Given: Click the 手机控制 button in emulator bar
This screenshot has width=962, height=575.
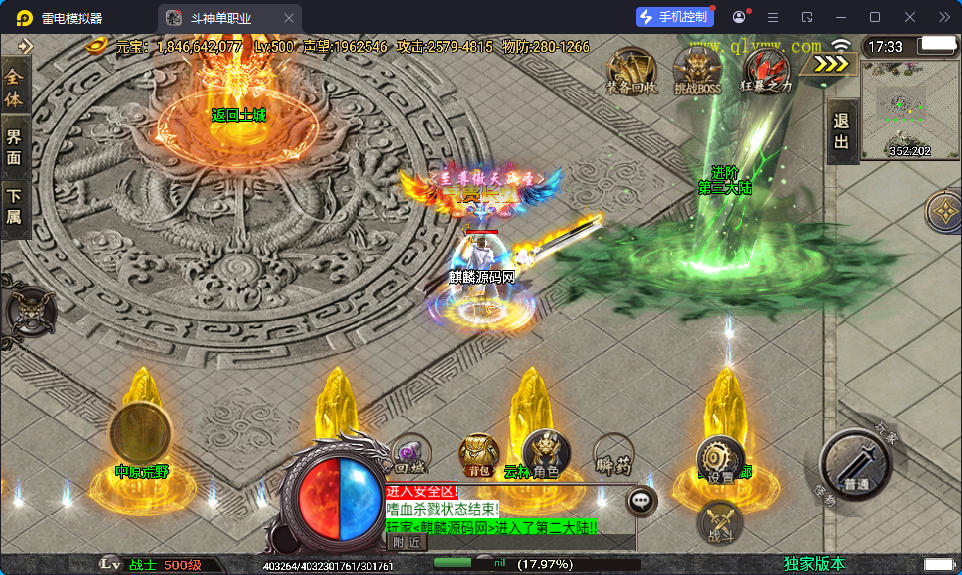Looking at the screenshot, I should (674, 17).
